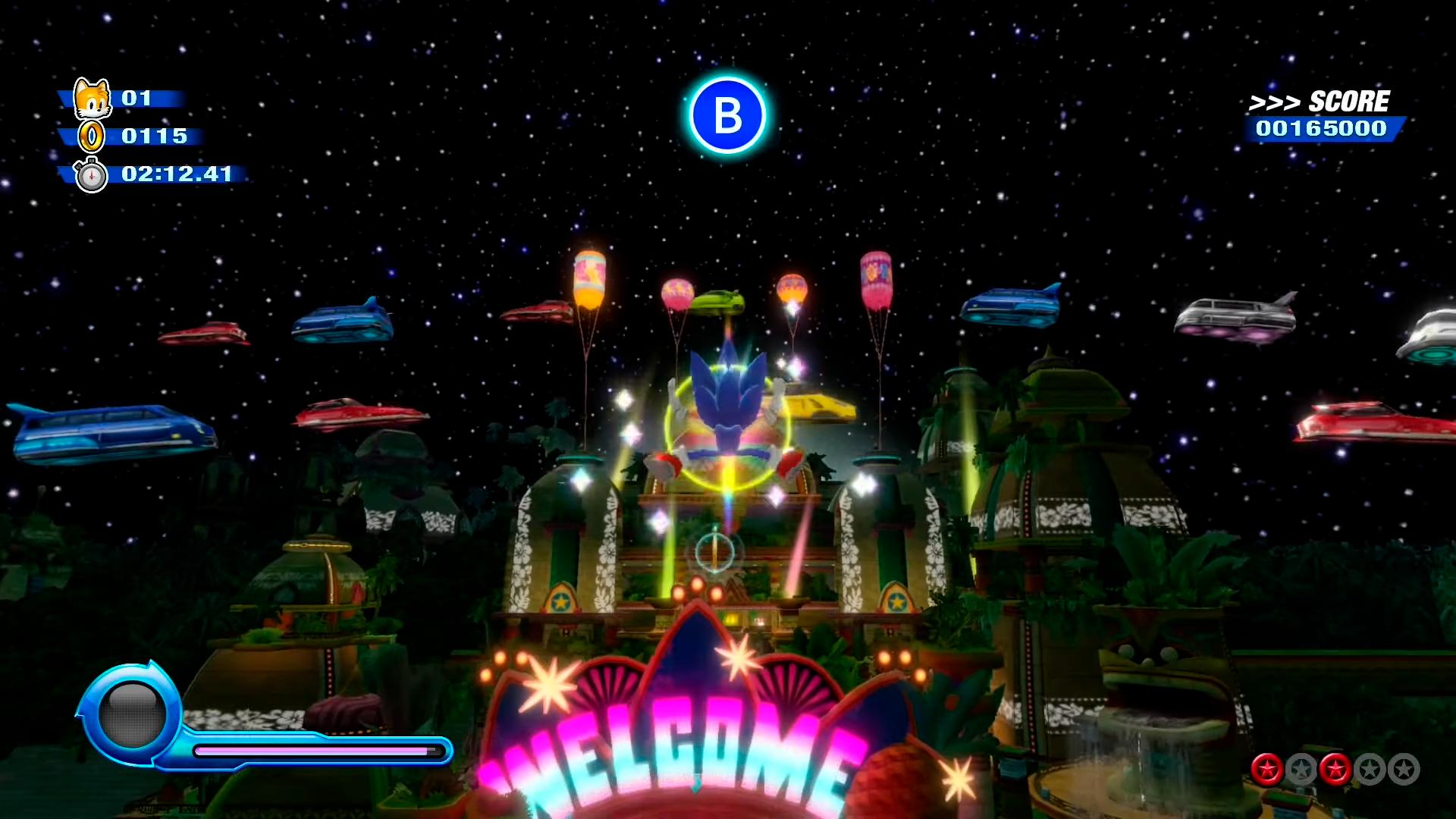Click the Tails life counter icon
Screen dimensions: 1456x819
(x=91, y=99)
